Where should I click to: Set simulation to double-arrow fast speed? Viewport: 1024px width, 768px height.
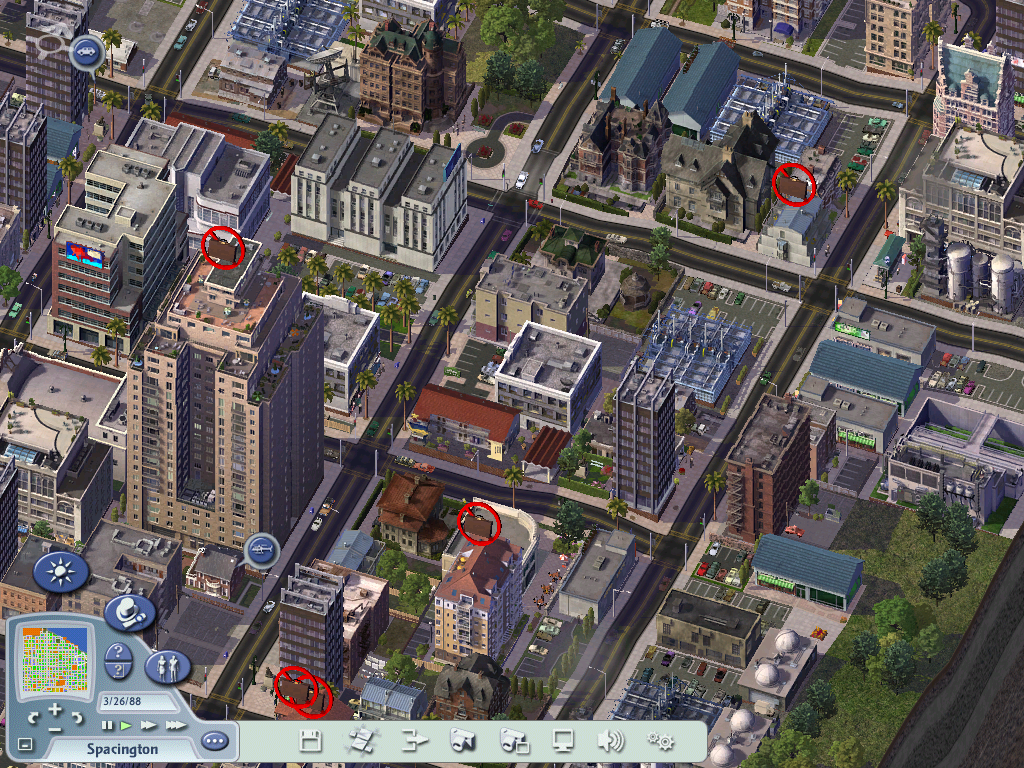tap(149, 724)
